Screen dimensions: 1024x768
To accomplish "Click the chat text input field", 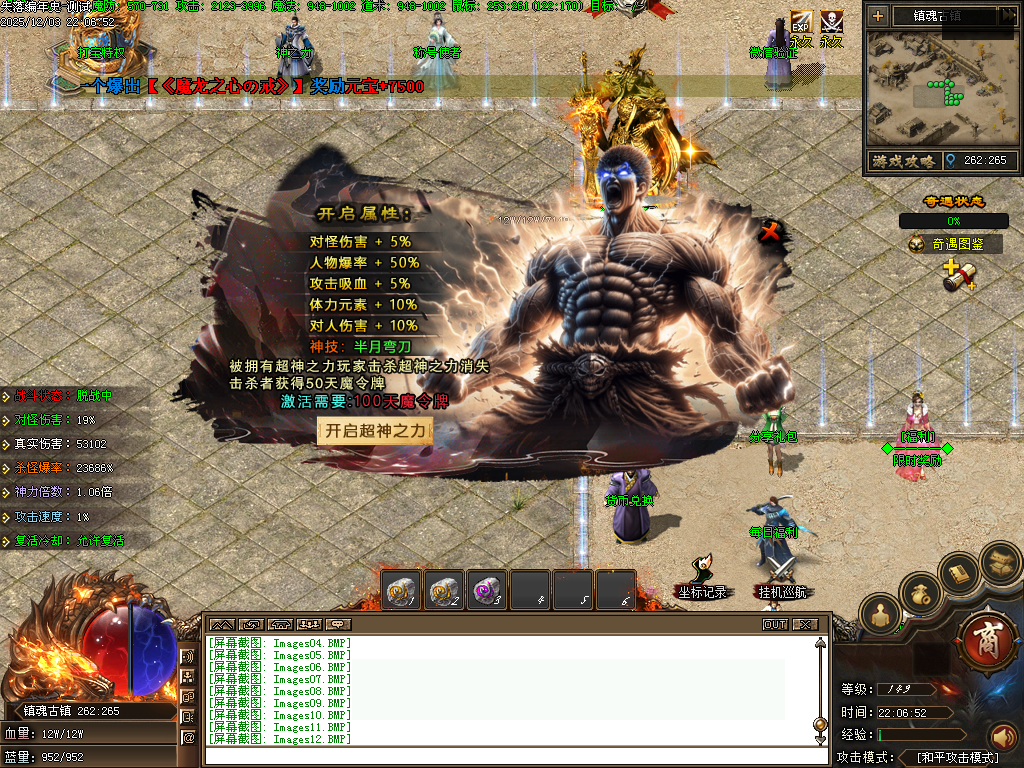I will click(510, 755).
